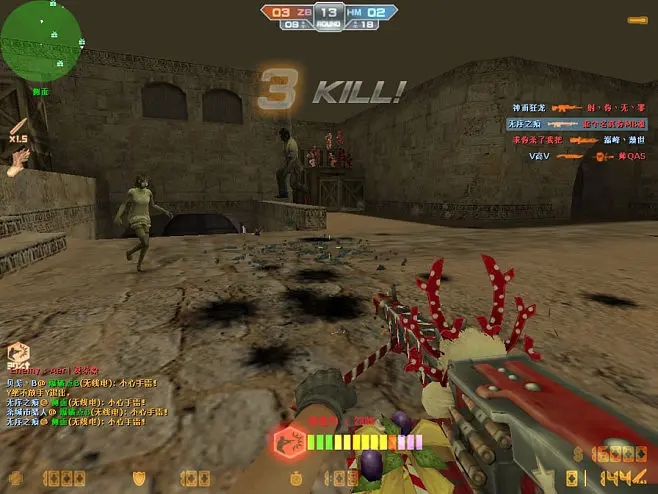Click the orange hexagon icon above the chat
658x494 pixels.
(x=17, y=352)
